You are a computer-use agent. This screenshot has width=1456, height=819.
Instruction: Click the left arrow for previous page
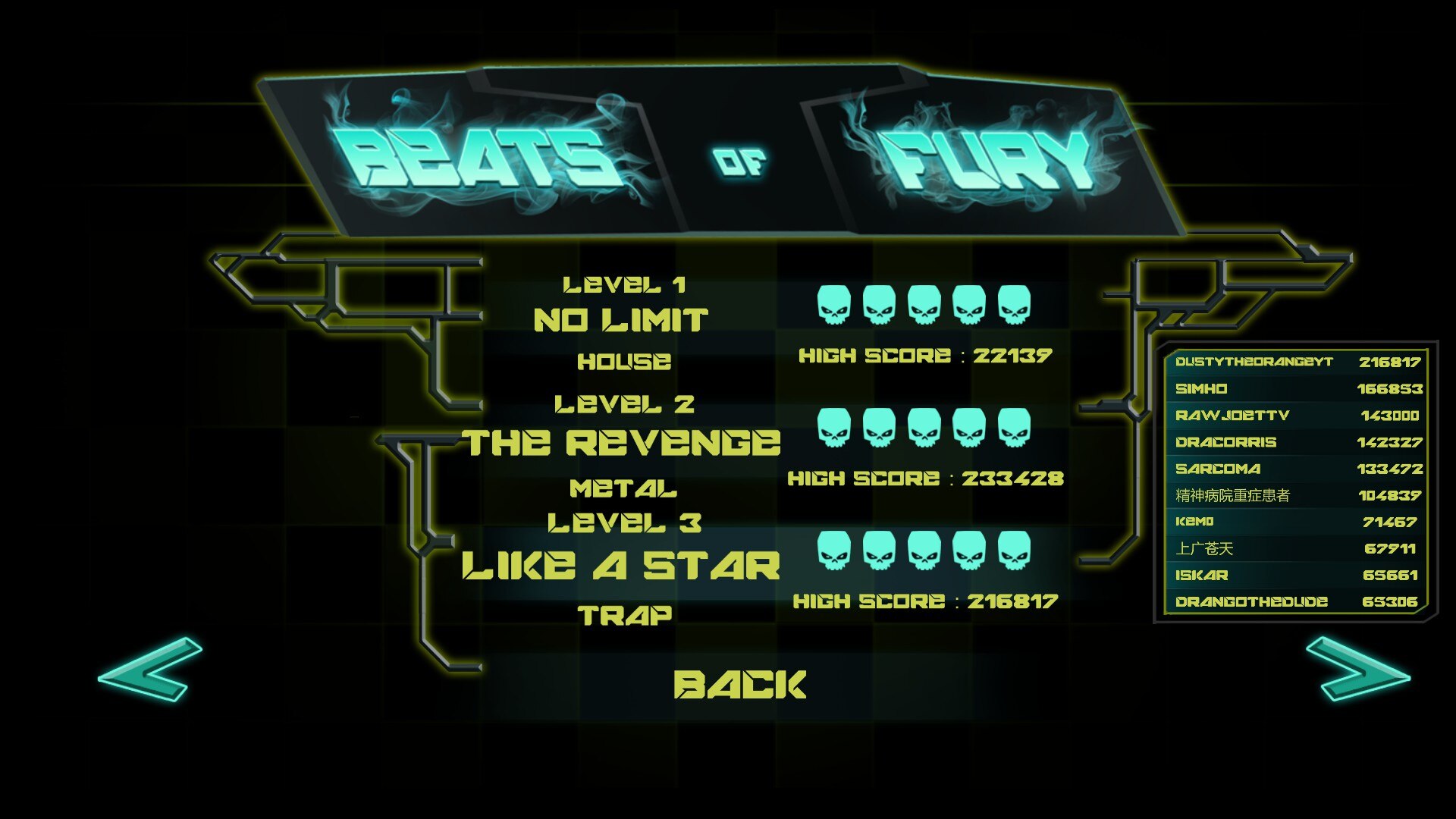coord(150,669)
